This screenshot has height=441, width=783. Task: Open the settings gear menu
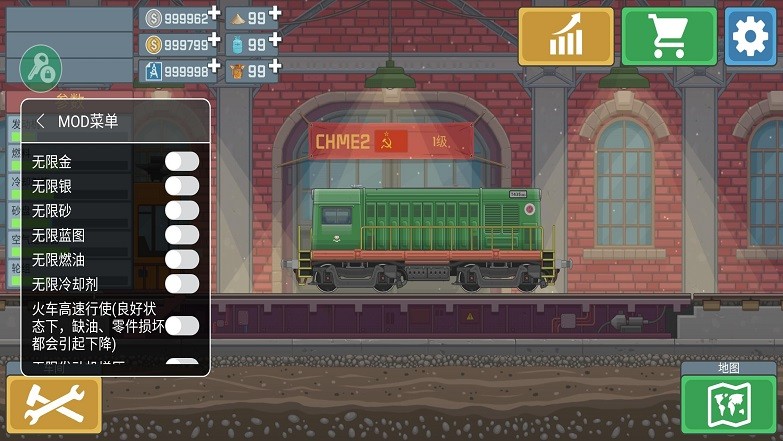click(750, 37)
